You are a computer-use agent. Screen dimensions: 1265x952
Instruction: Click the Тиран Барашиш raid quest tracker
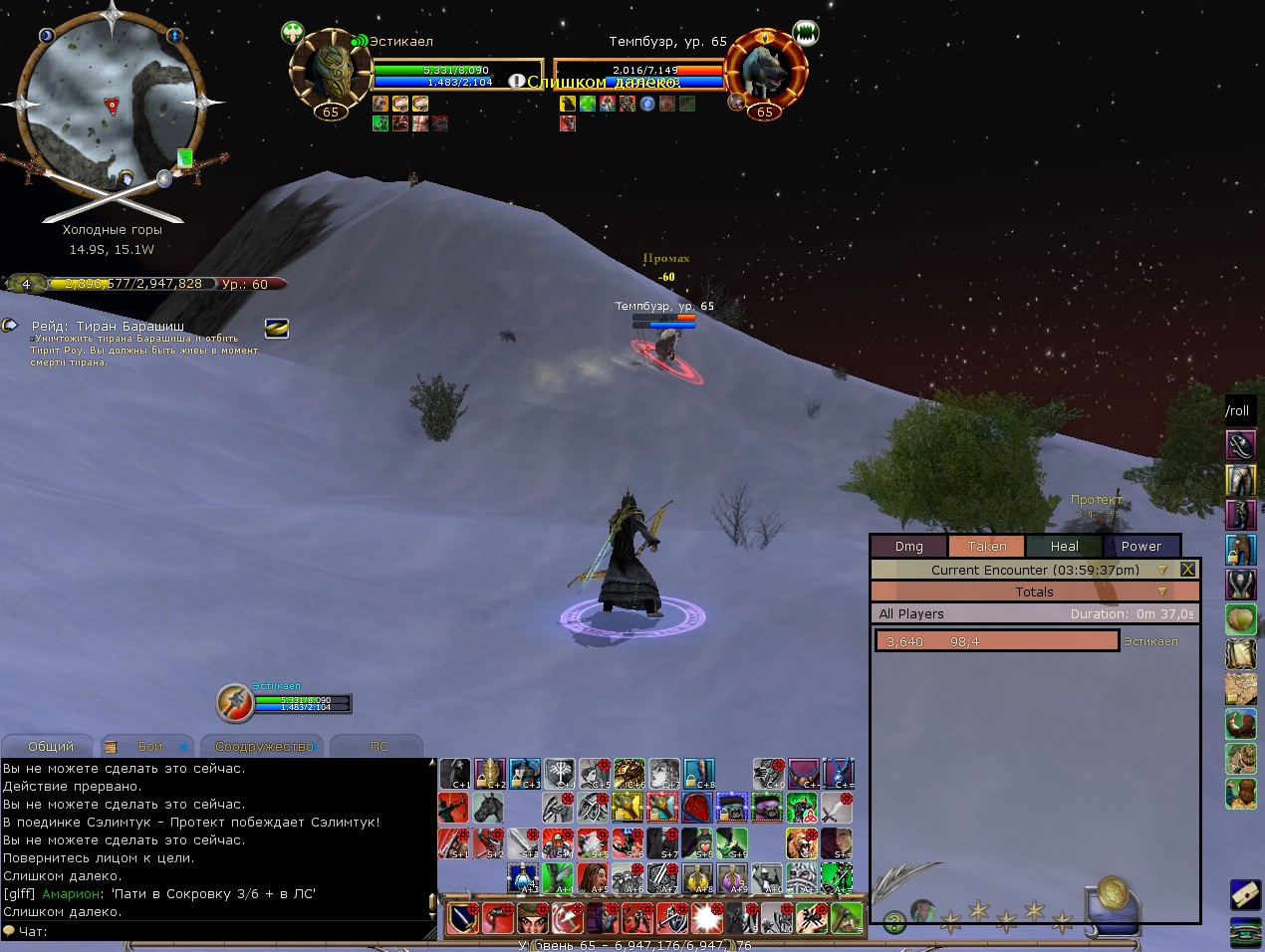108,326
